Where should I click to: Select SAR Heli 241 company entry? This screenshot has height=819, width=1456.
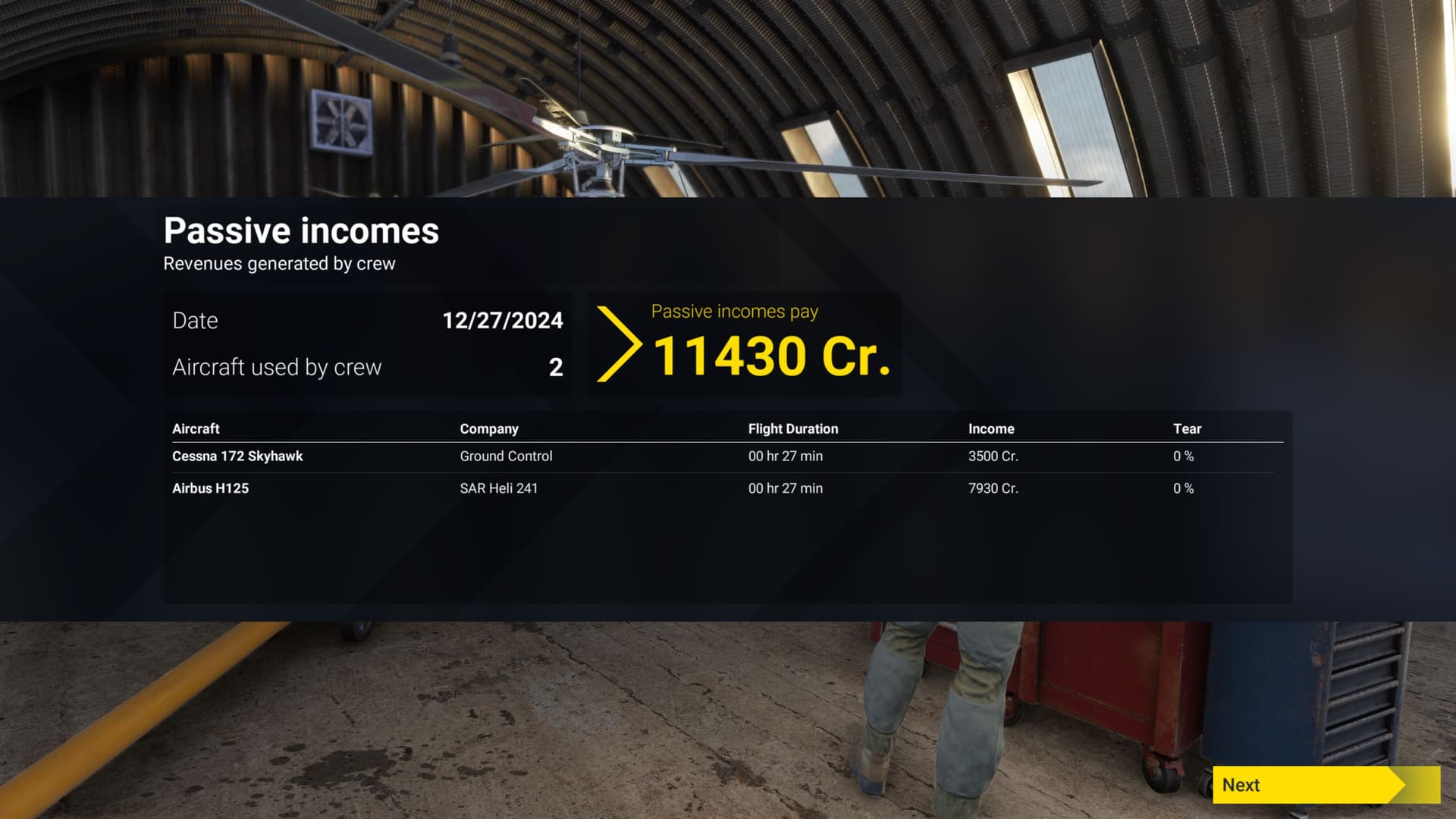(x=498, y=488)
